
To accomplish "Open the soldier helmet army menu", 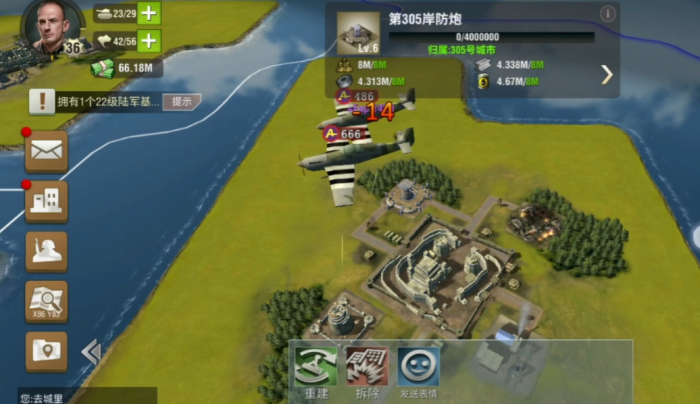I will [x=46, y=251].
